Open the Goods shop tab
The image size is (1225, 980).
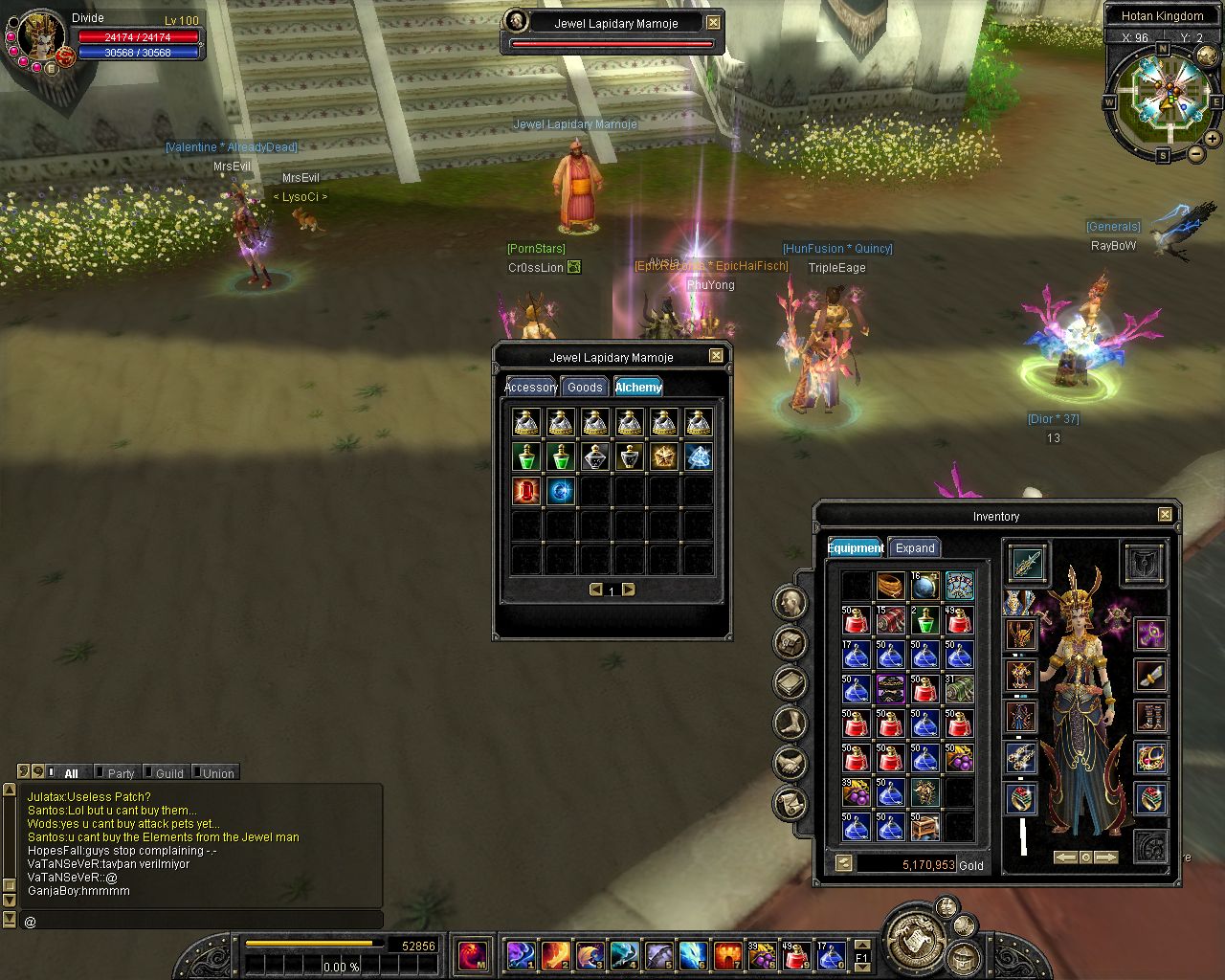pos(585,387)
